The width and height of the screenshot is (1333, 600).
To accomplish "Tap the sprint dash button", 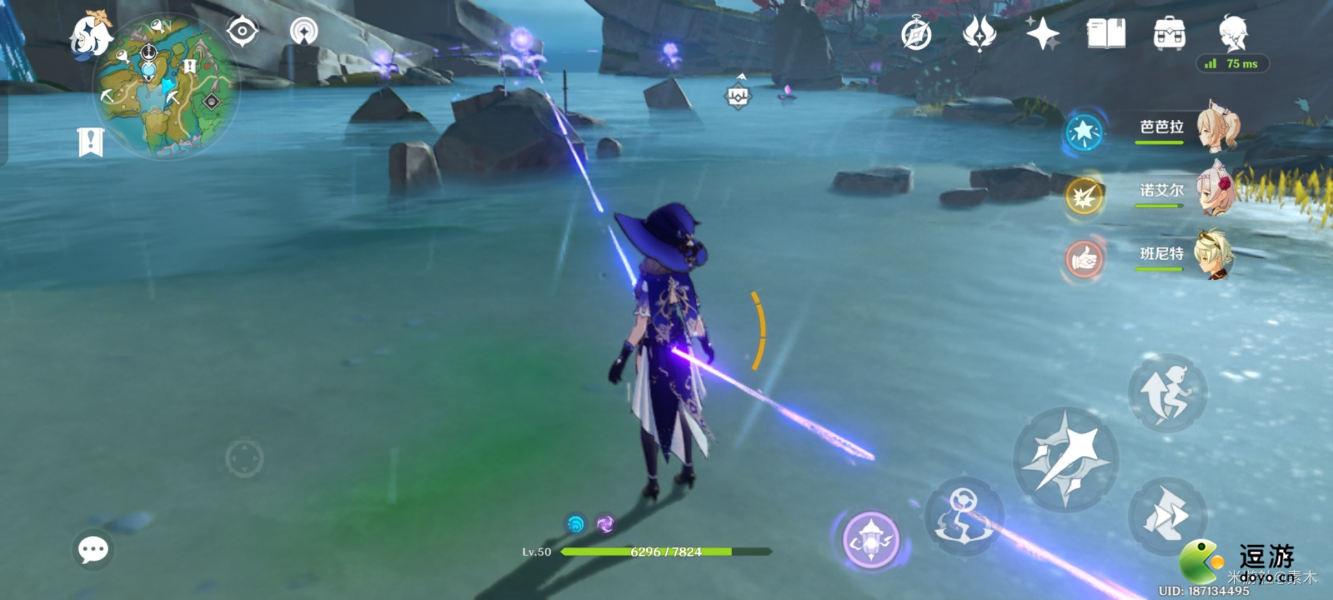I will pyautogui.click(x=1167, y=393).
